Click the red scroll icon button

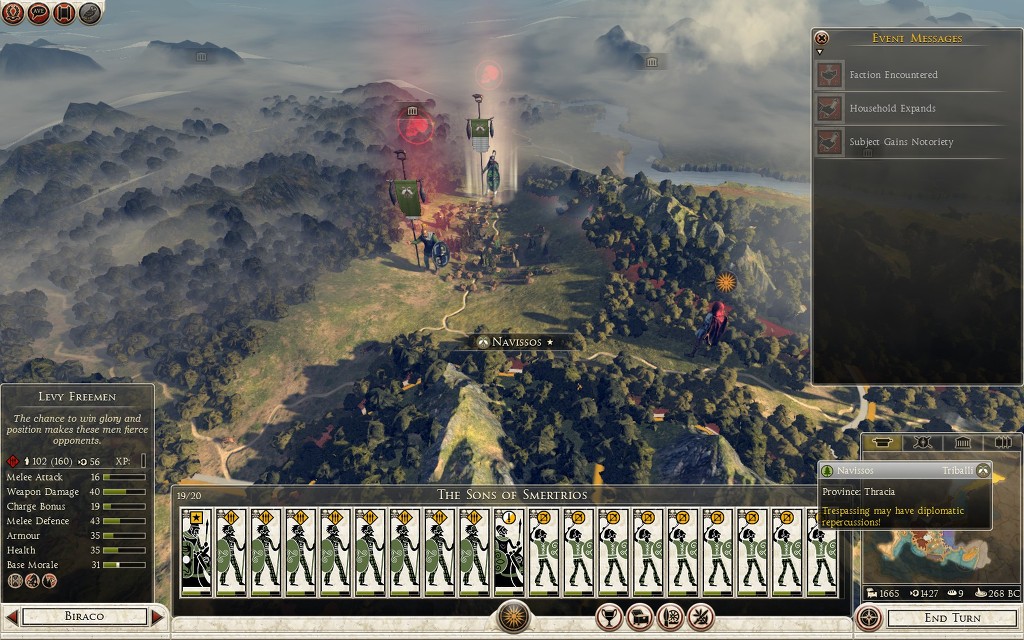coord(65,13)
